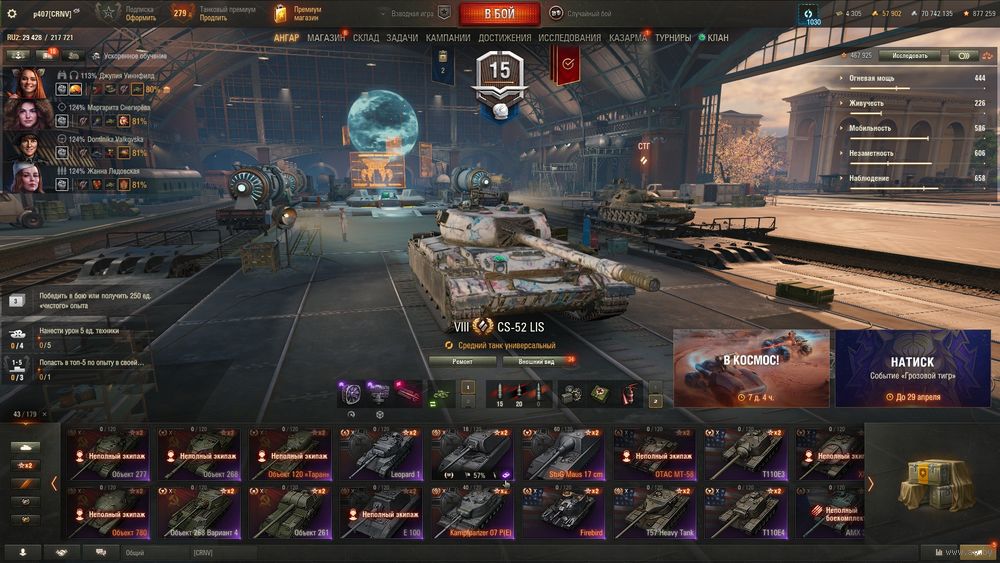Switch to the МАГАЗИН tab
The image size is (1000, 563).
click(x=326, y=38)
